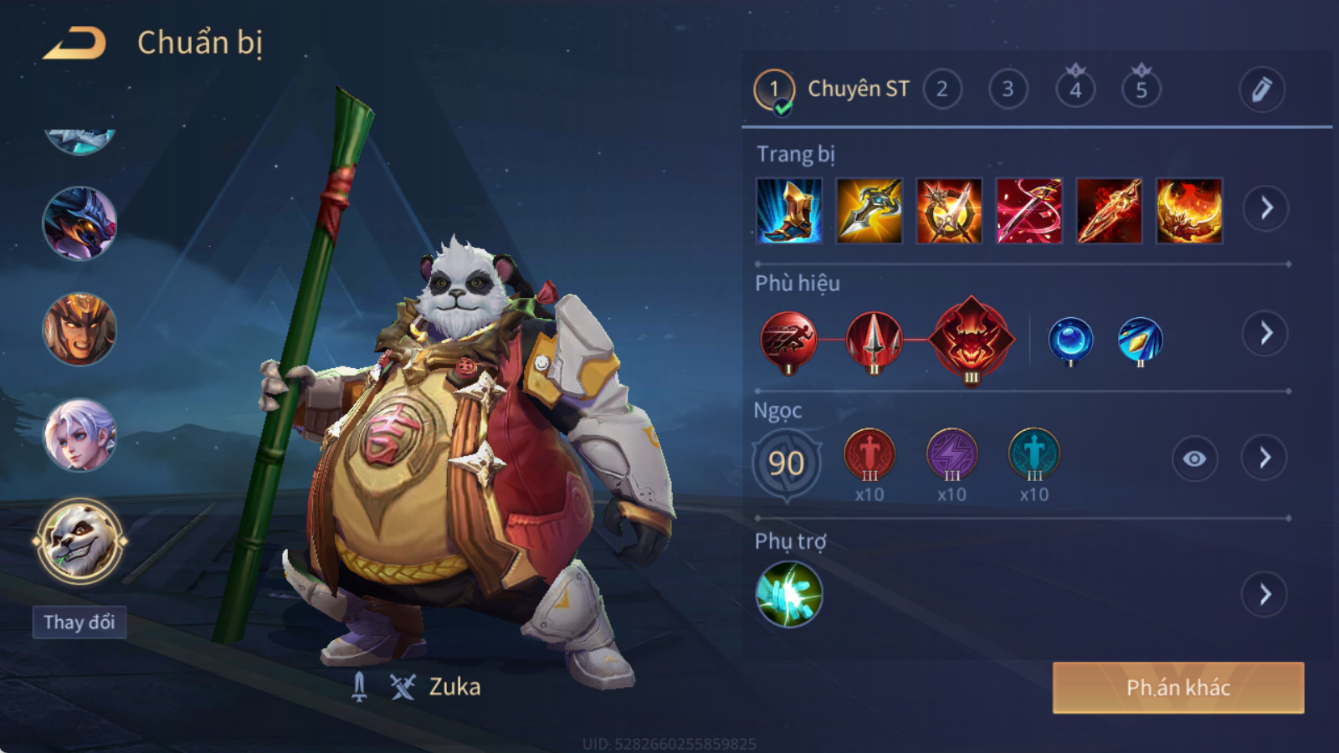
Task: Open preset tab 5
Action: pos(1141,90)
